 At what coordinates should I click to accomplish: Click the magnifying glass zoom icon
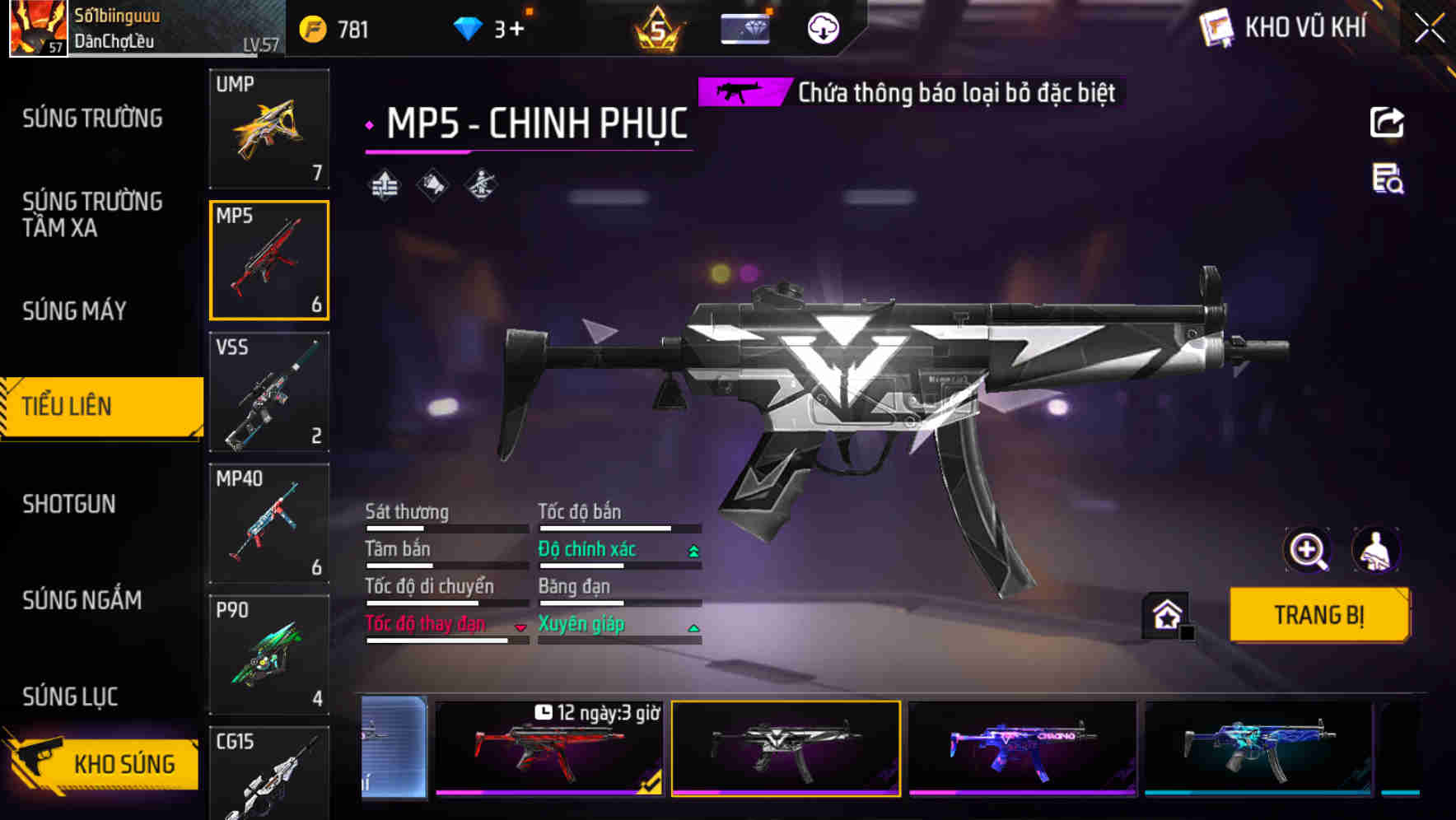[1307, 550]
